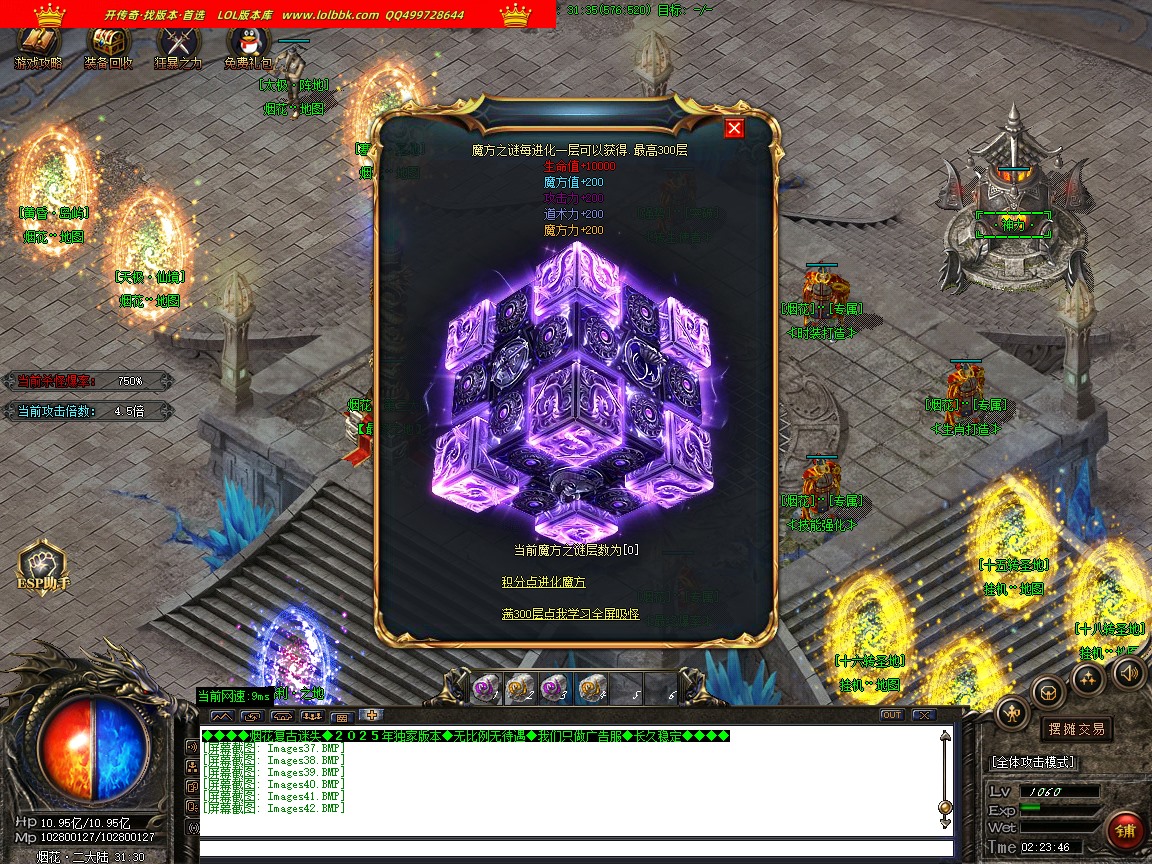The height and width of the screenshot is (864, 1152).
Task: Select 满300层点我学习全屏吸怪 option
Action: tap(570, 614)
